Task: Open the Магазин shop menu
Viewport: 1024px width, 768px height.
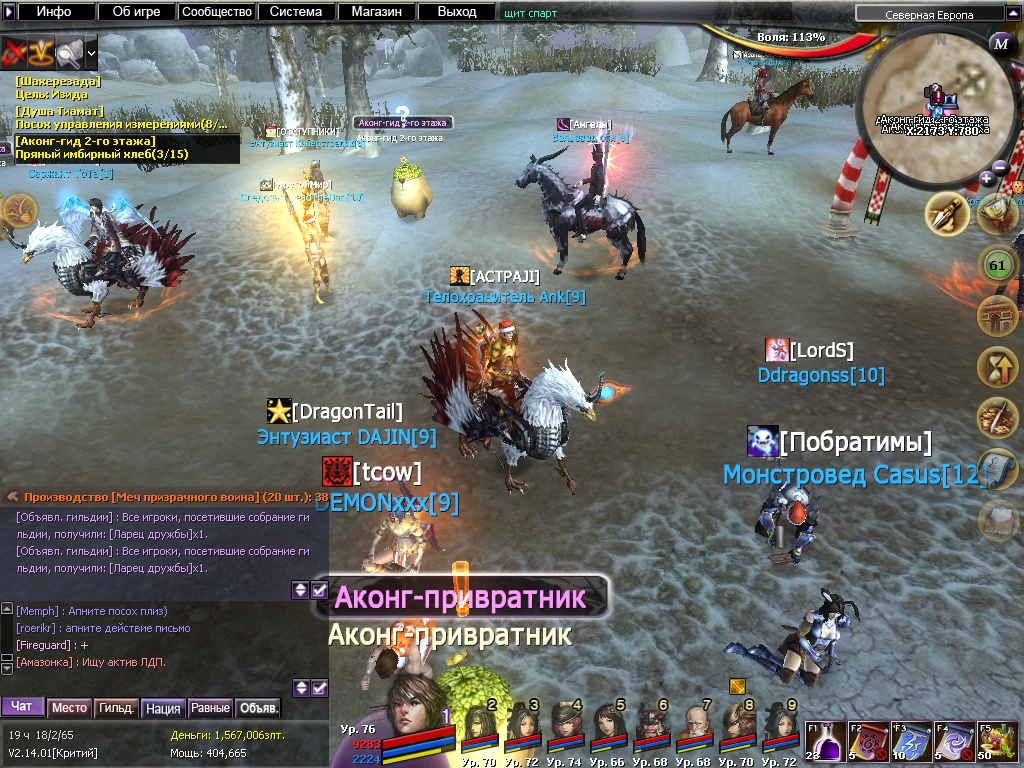Action: click(376, 12)
